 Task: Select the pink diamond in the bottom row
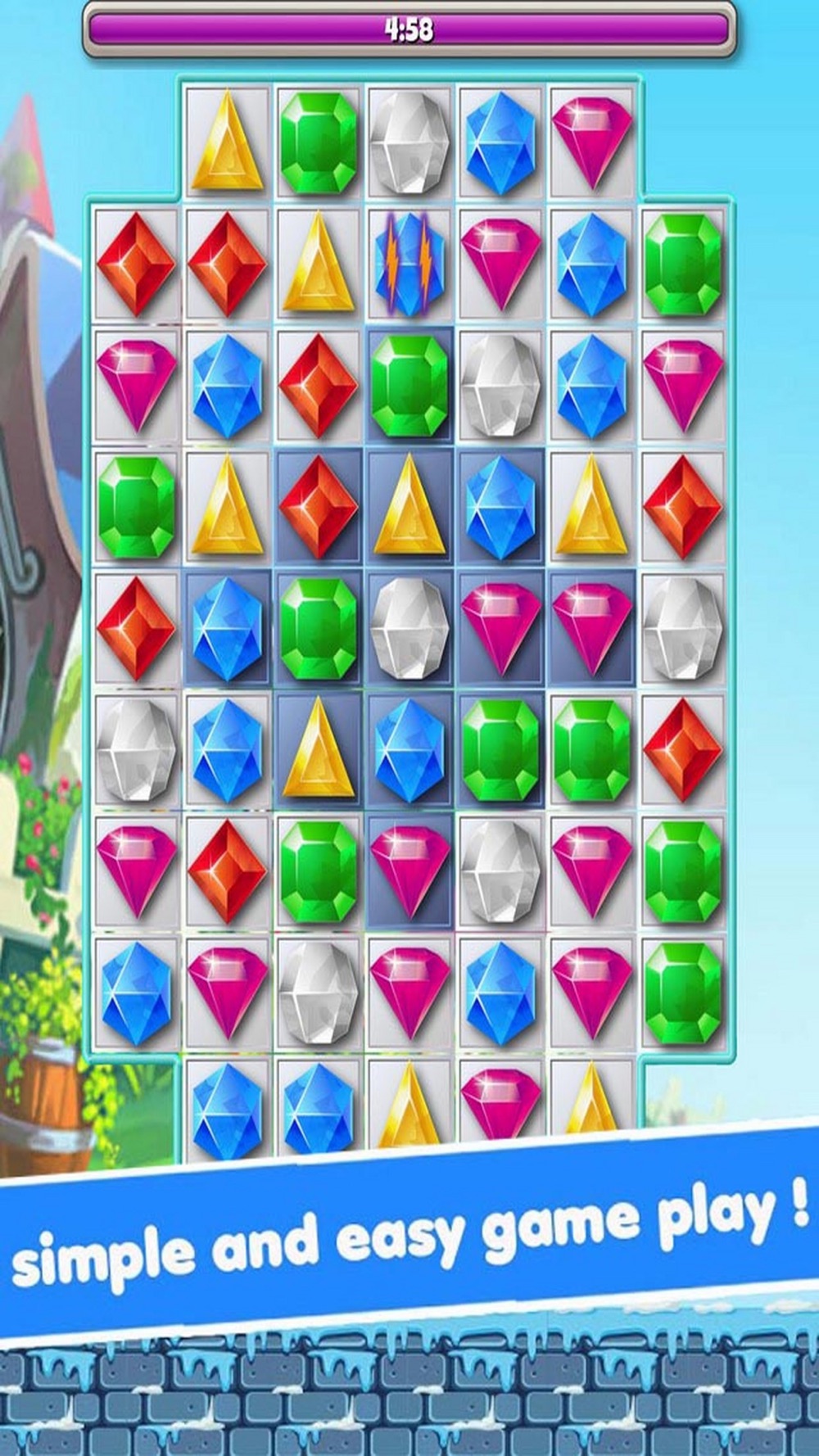pos(500,1101)
